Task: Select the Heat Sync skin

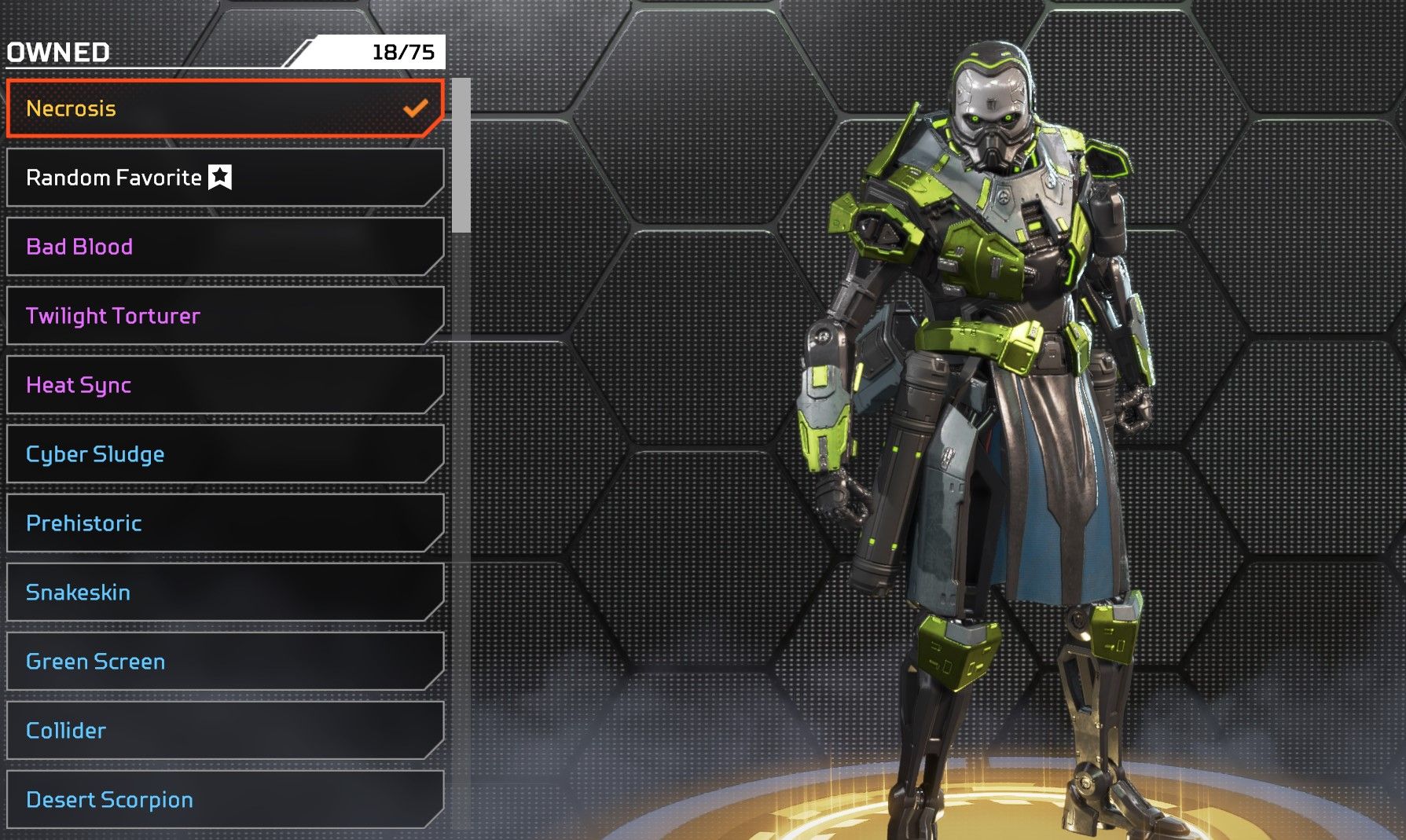Action: point(225,385)
